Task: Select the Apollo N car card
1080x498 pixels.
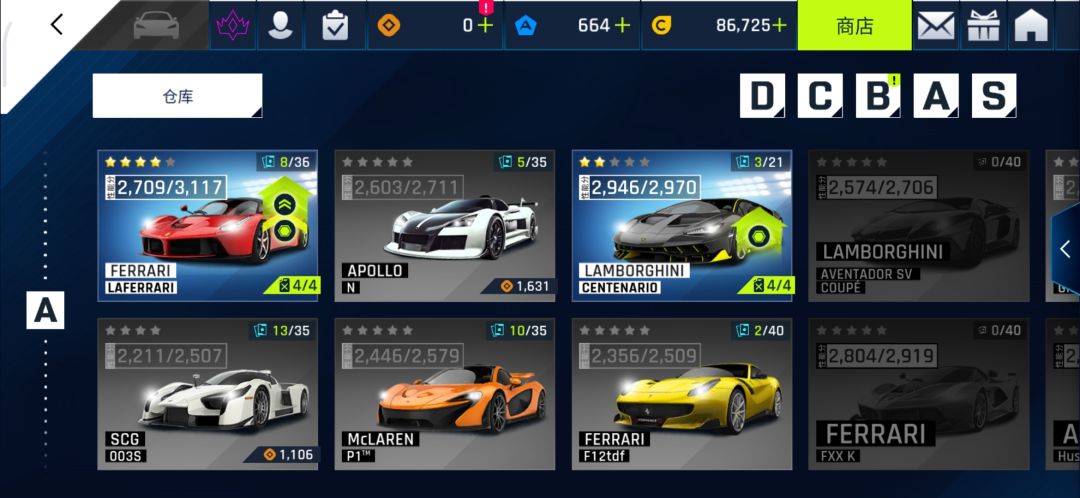Action: [444, 225]
